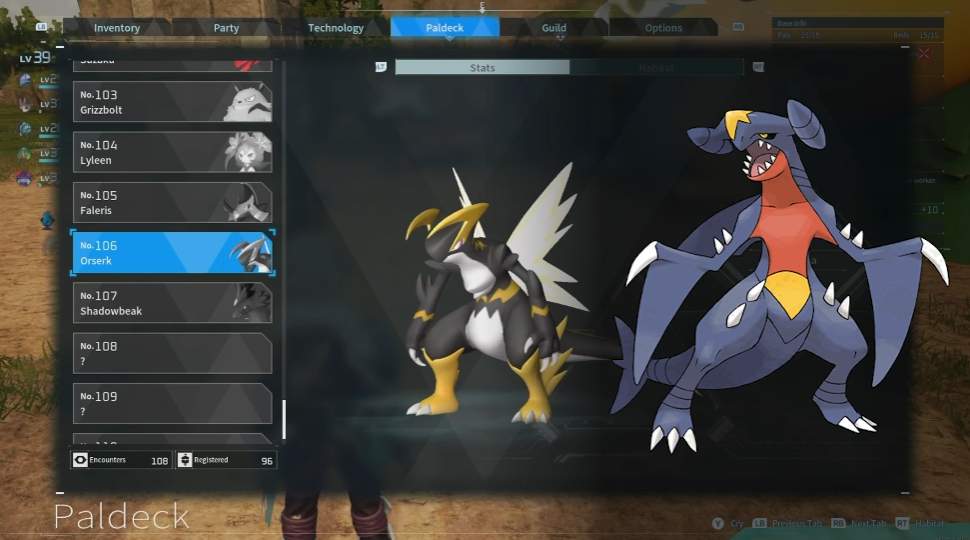Switch to the Party tab
The image size is (970, 540).
(226, 28)
